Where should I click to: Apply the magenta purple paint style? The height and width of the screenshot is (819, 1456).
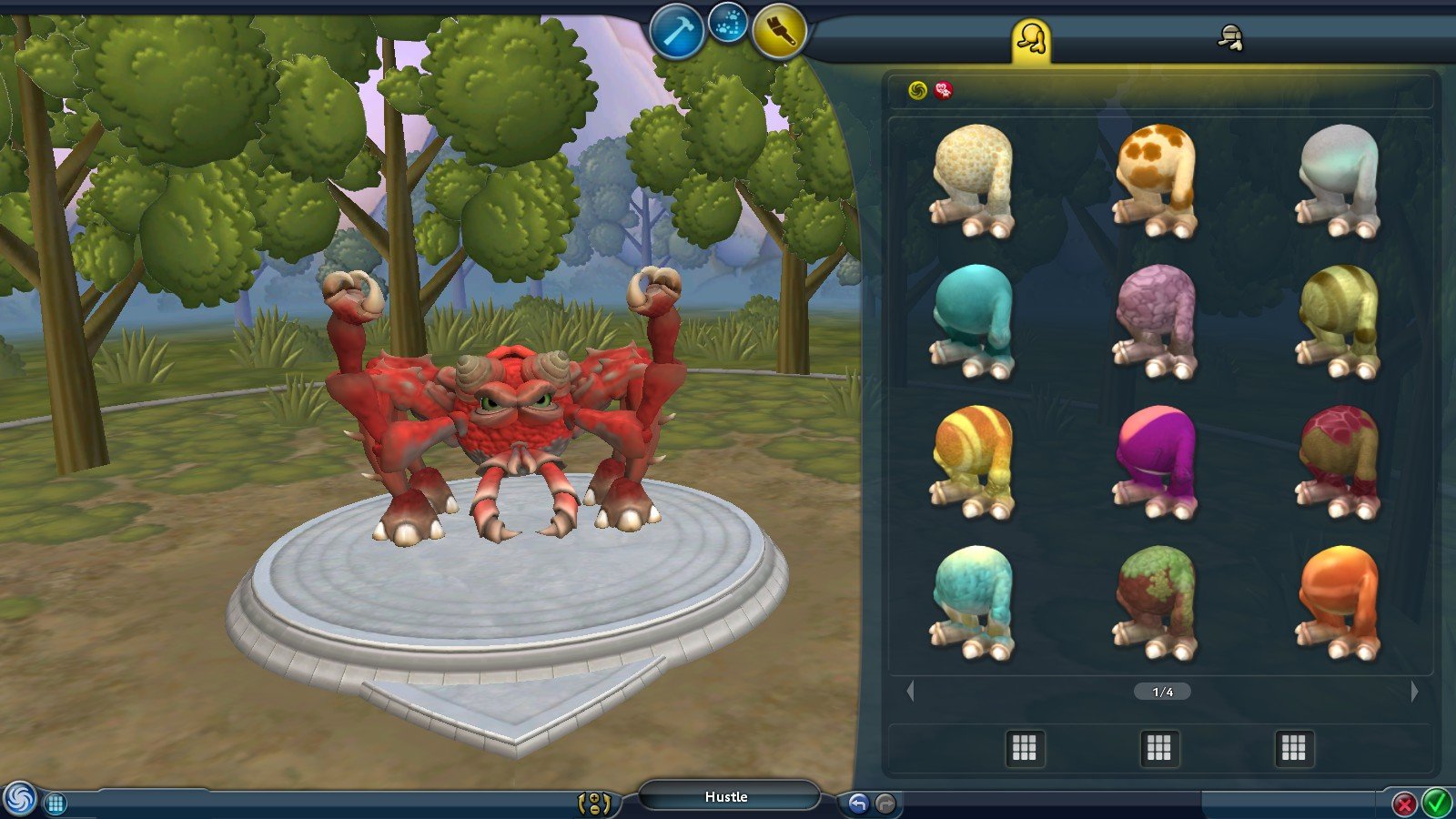pos(1155,461)
